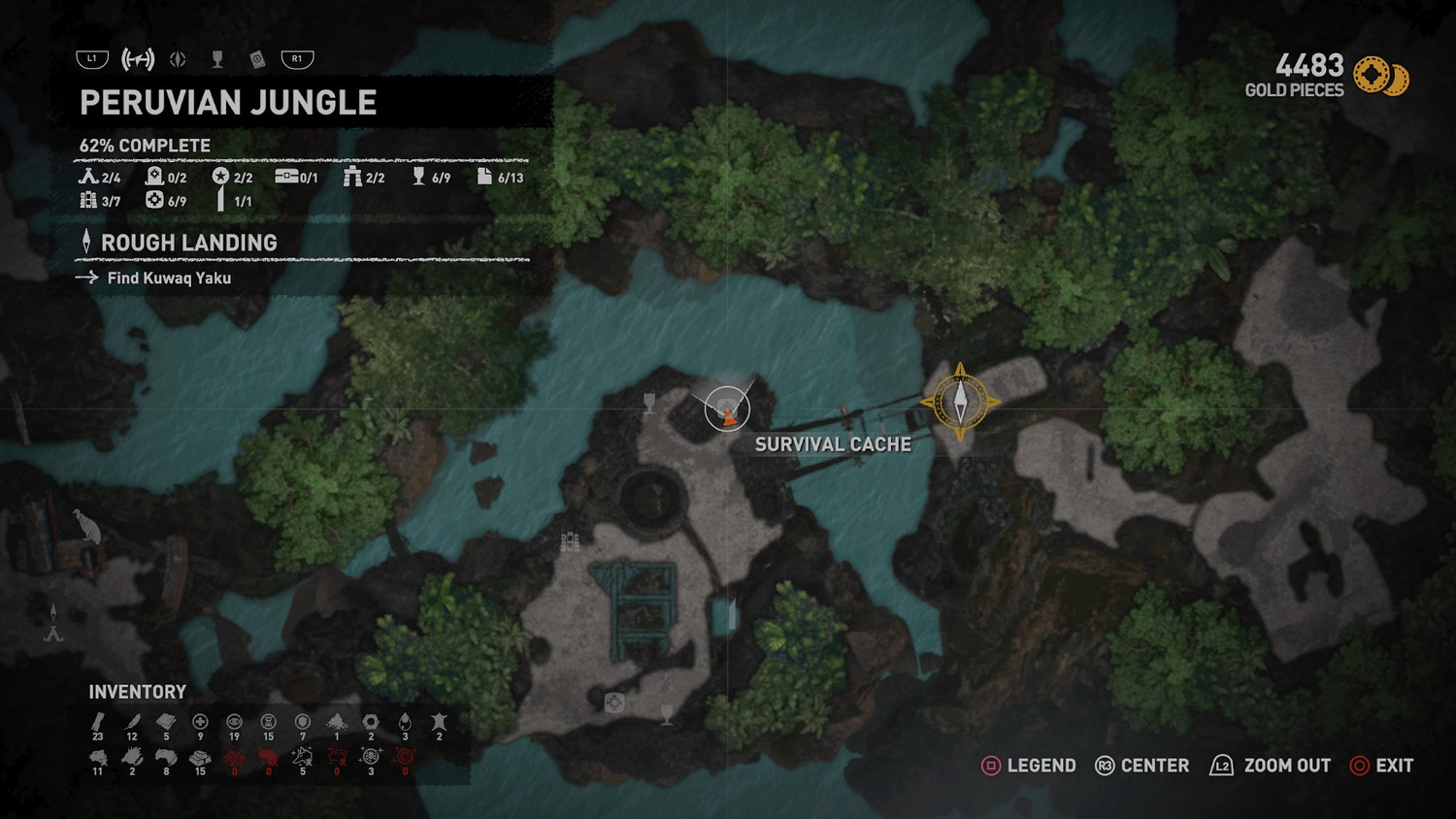
Task: Center the map on Lara
Action: click(x=1142, y=766)
